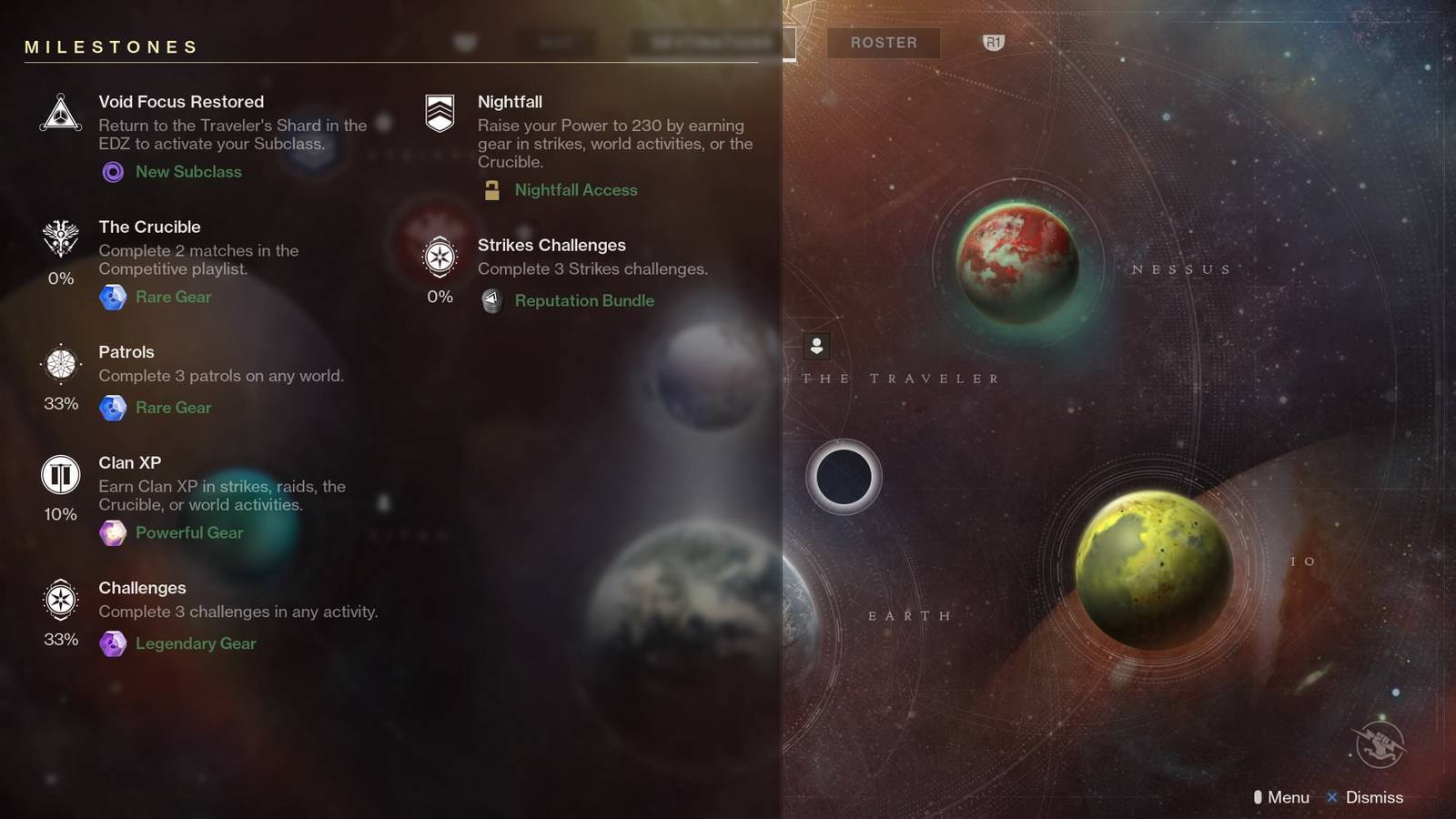The width and height of the screenshot is (1456, 819).
Task: Select the Nessus planet destination
Action: [x=1017, y=261]
